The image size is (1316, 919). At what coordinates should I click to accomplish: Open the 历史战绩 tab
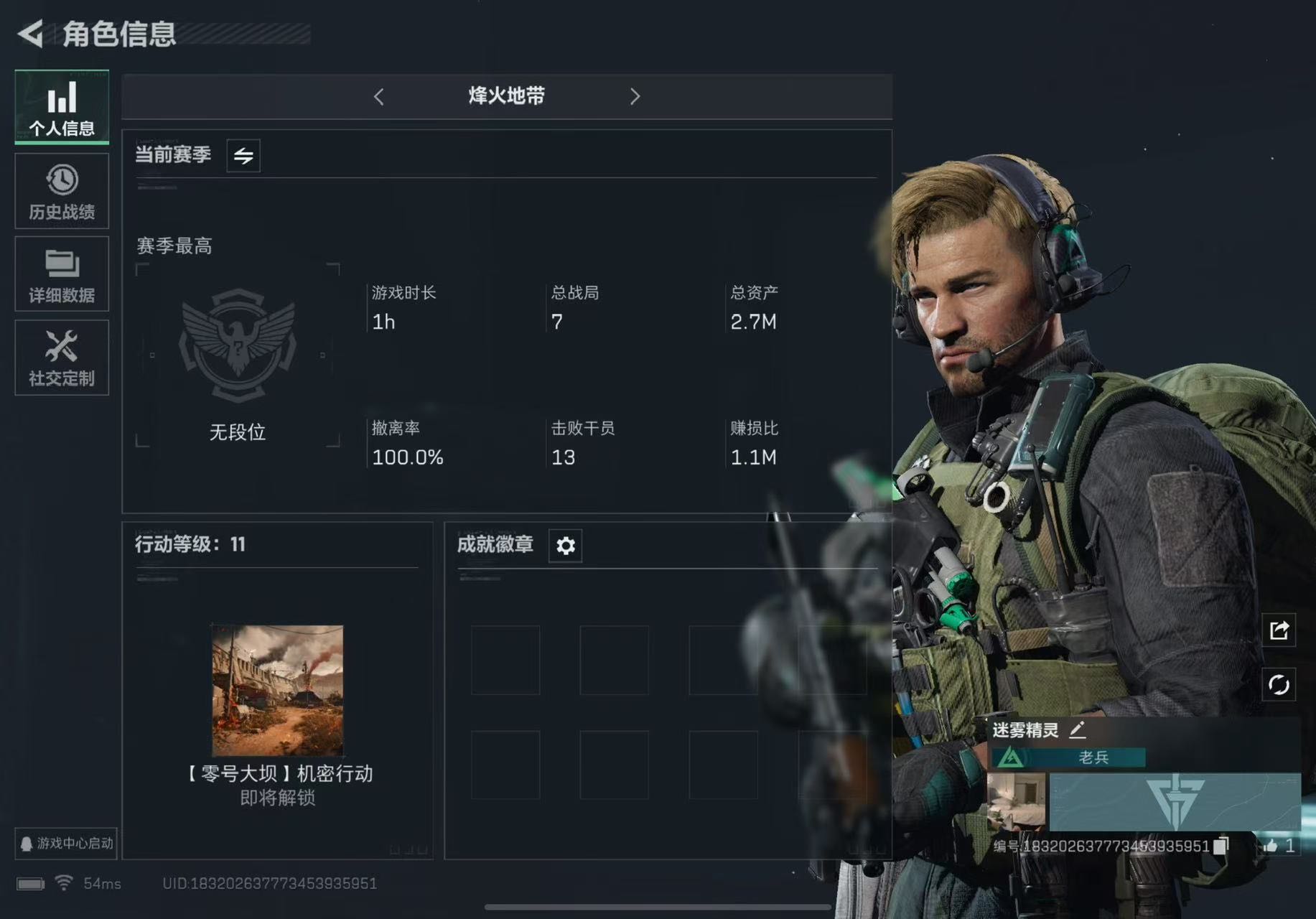pyautogui.click(x=62, y=191)
